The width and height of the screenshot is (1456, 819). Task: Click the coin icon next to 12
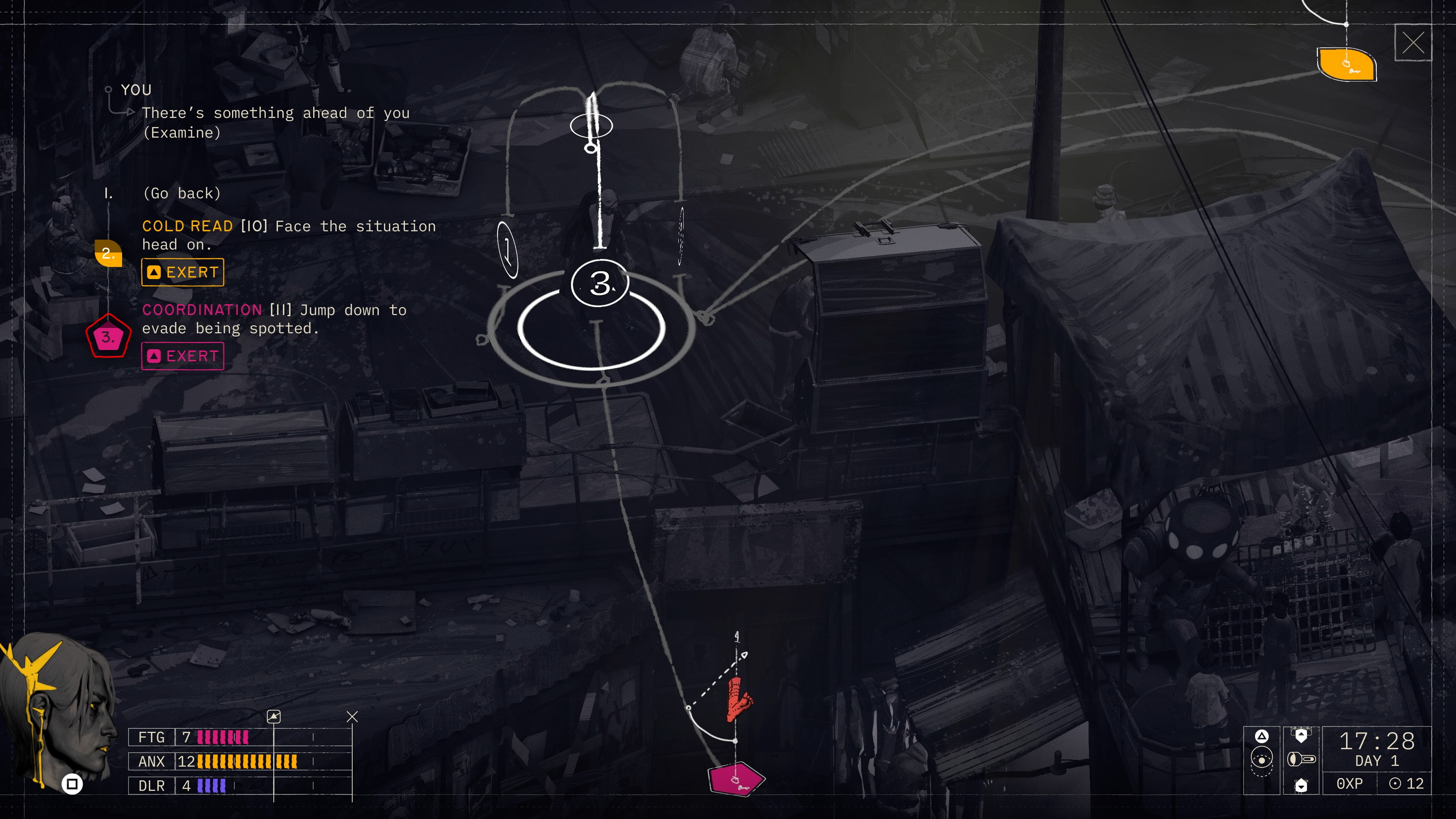1395,783
